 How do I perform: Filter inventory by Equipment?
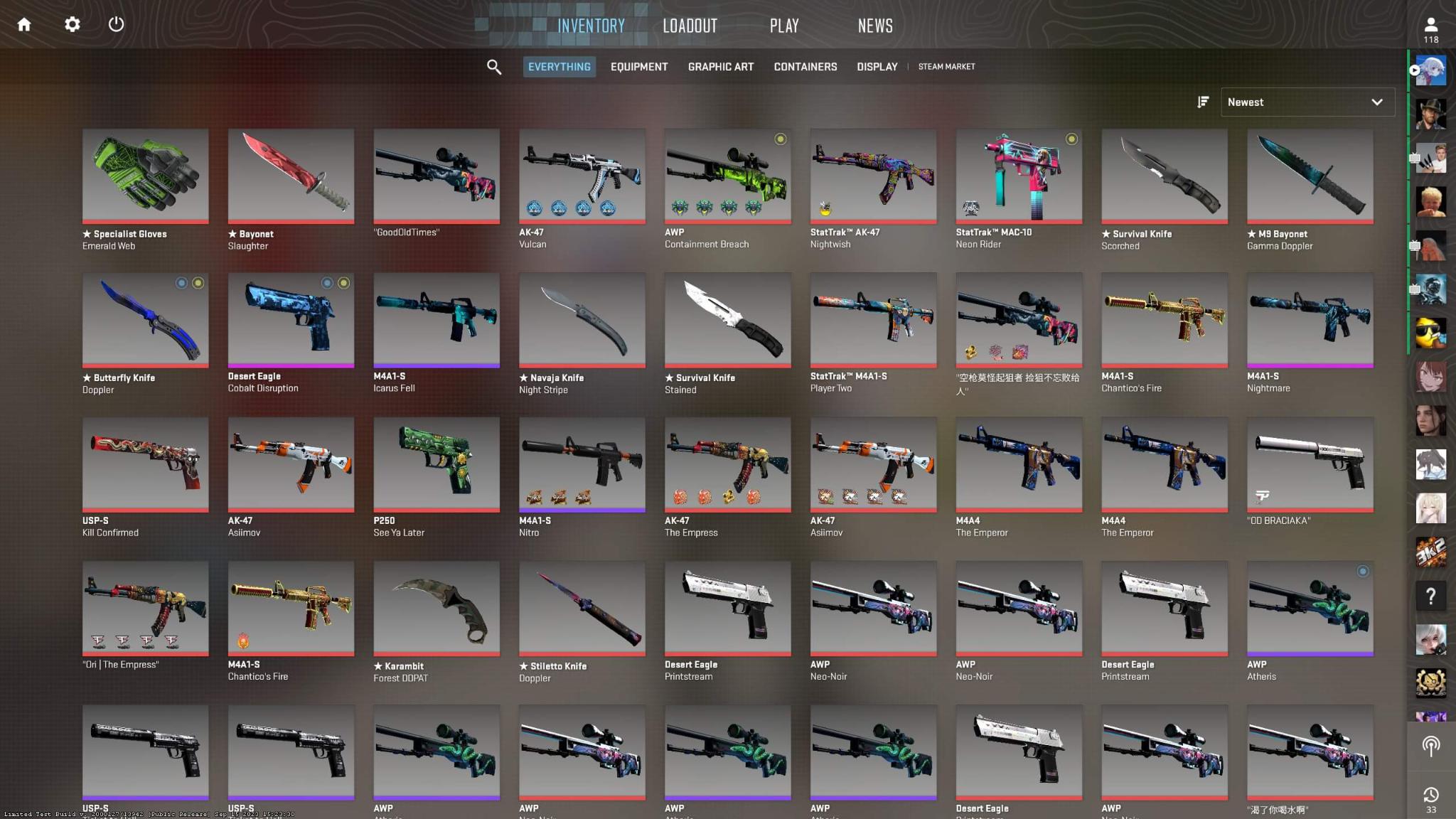638,67
